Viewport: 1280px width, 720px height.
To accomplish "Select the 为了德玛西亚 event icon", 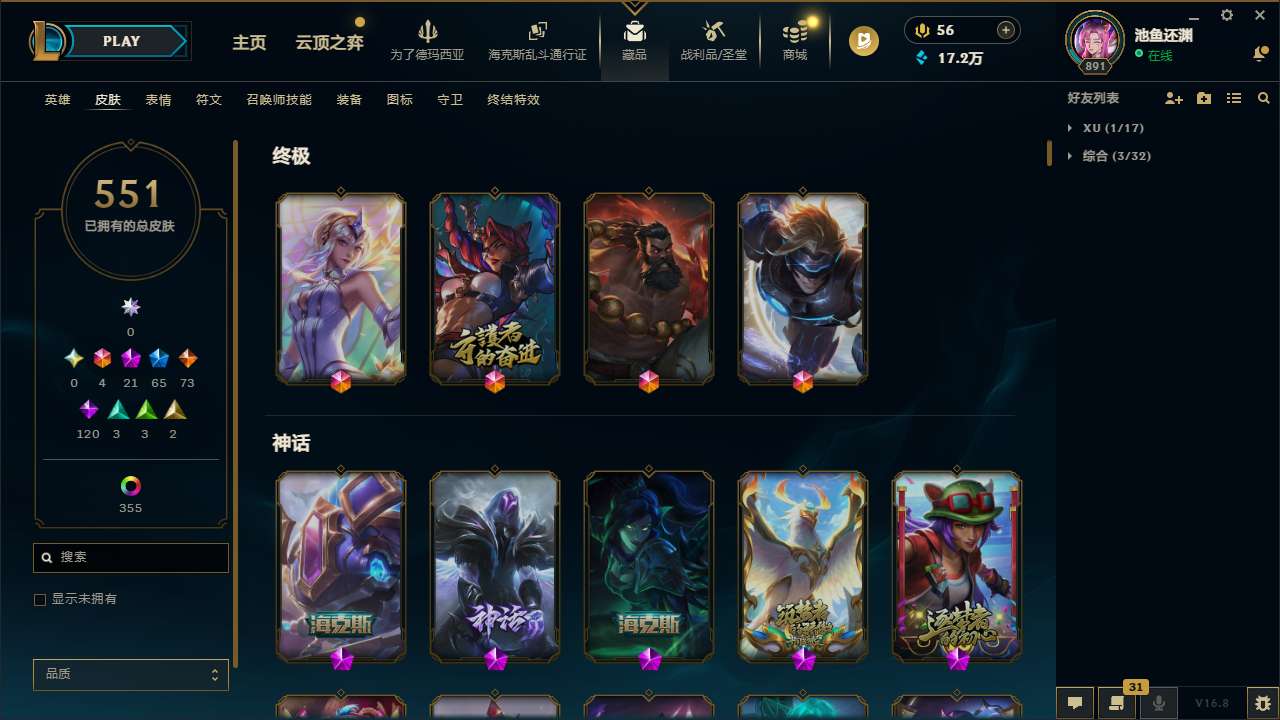I will (x=428, y=40).
